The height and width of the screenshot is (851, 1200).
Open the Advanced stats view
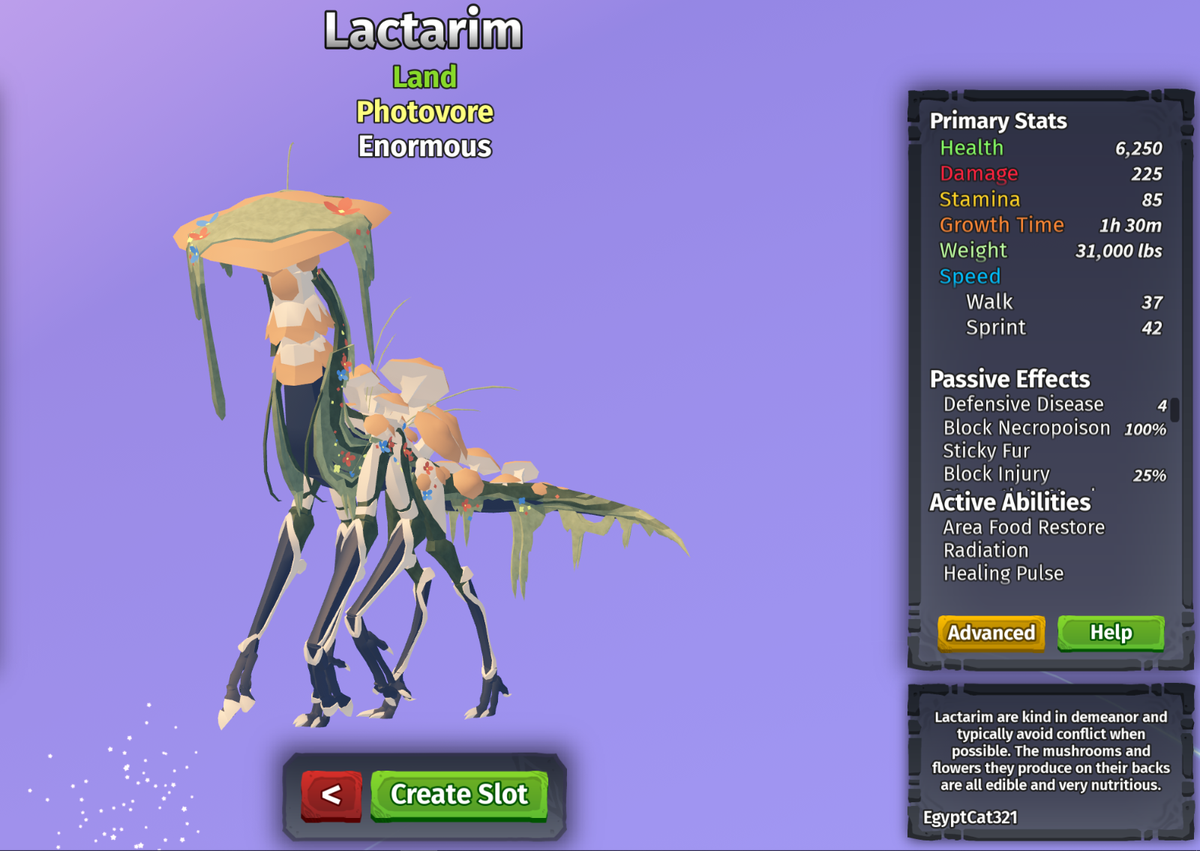tap(991, 633)
